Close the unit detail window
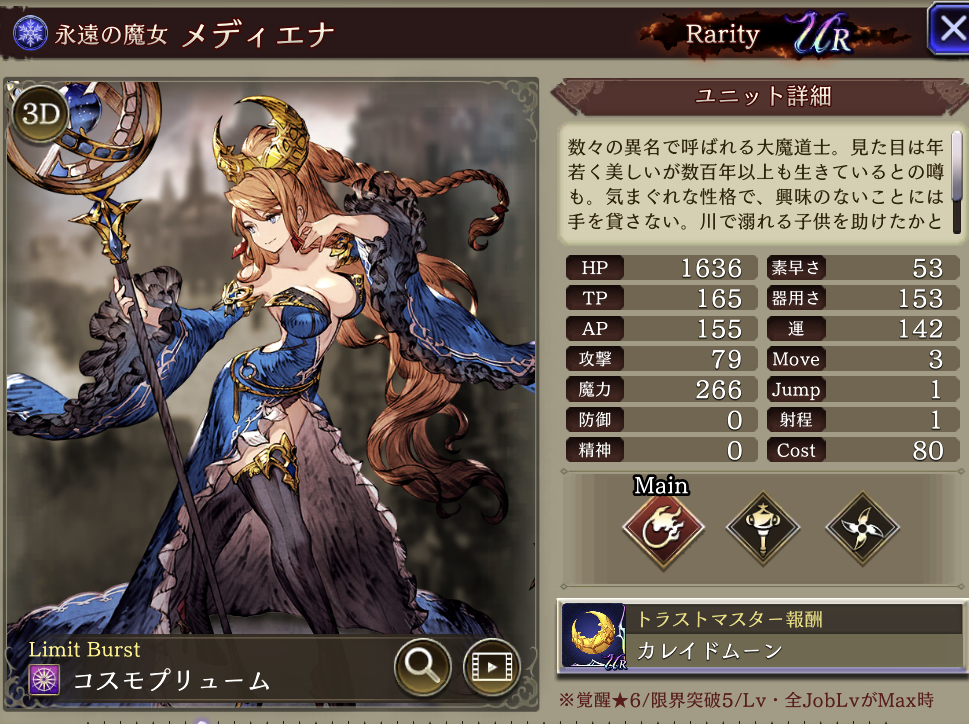The width and height of the screenshot is (969, 724). click(x=948, y=30)
